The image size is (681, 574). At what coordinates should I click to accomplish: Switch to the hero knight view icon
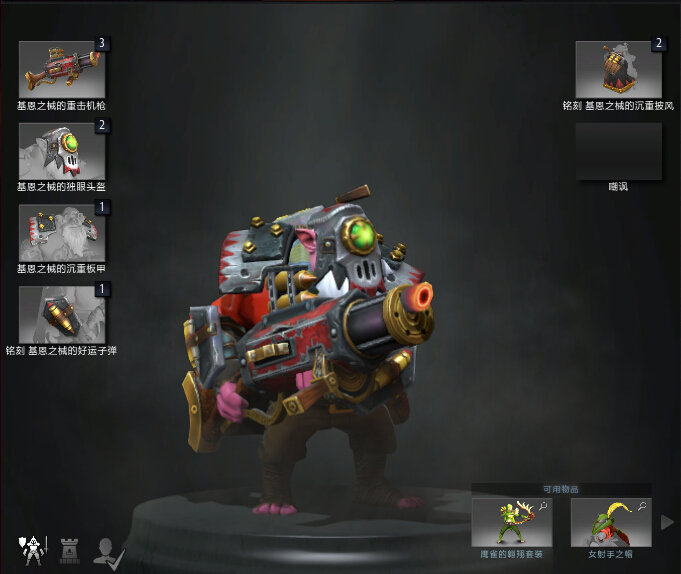click(x=32, y=548)
